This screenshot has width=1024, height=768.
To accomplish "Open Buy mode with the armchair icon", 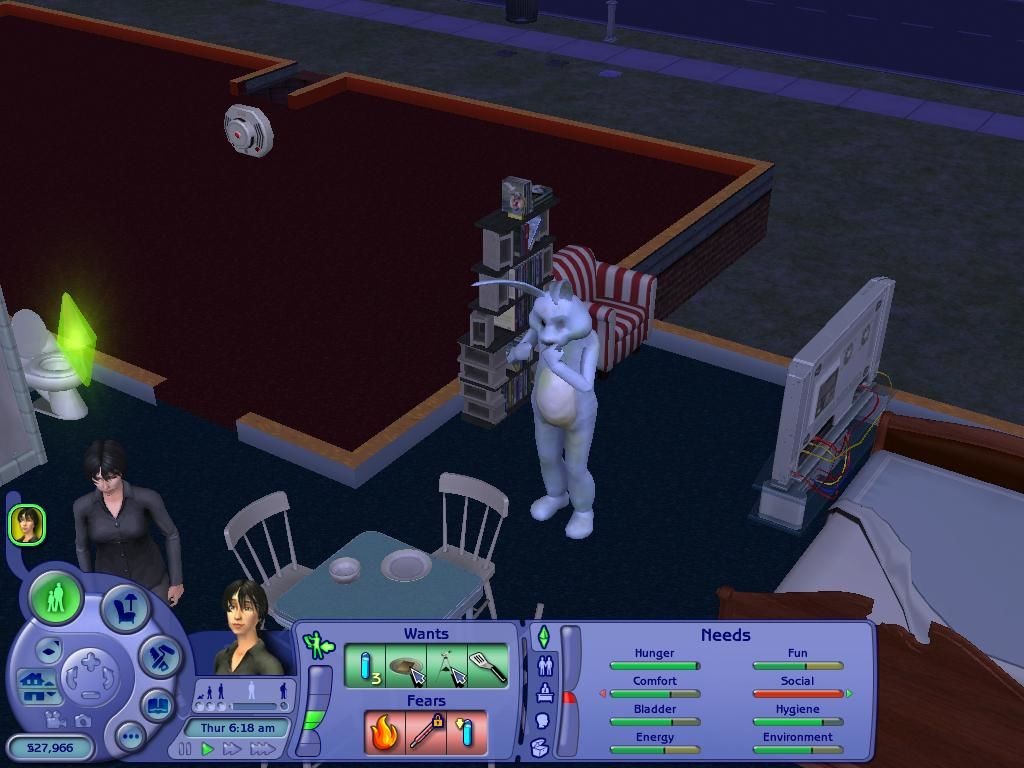I will (x=125, y=609).
